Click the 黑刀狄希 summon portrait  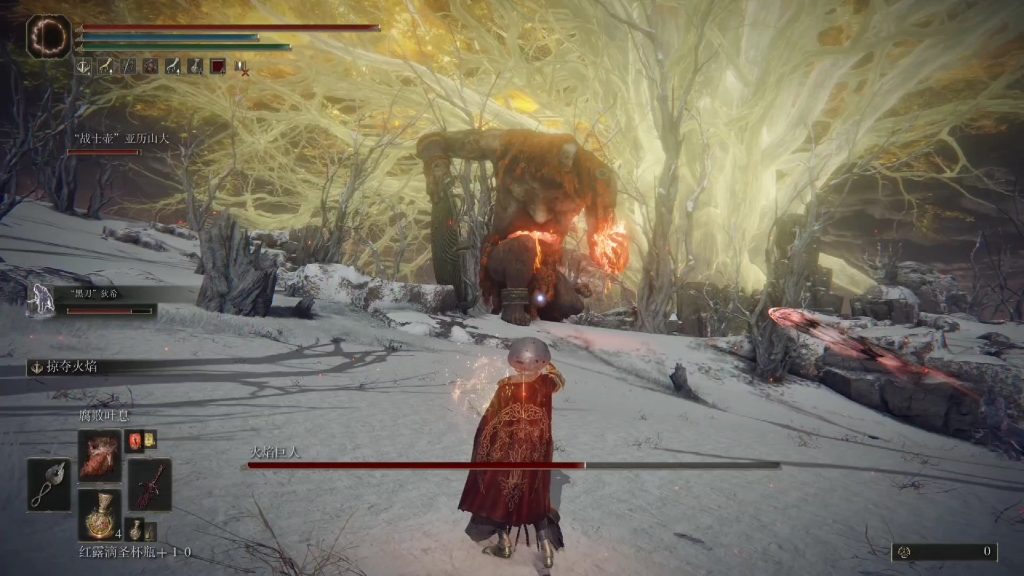point(42,299)
